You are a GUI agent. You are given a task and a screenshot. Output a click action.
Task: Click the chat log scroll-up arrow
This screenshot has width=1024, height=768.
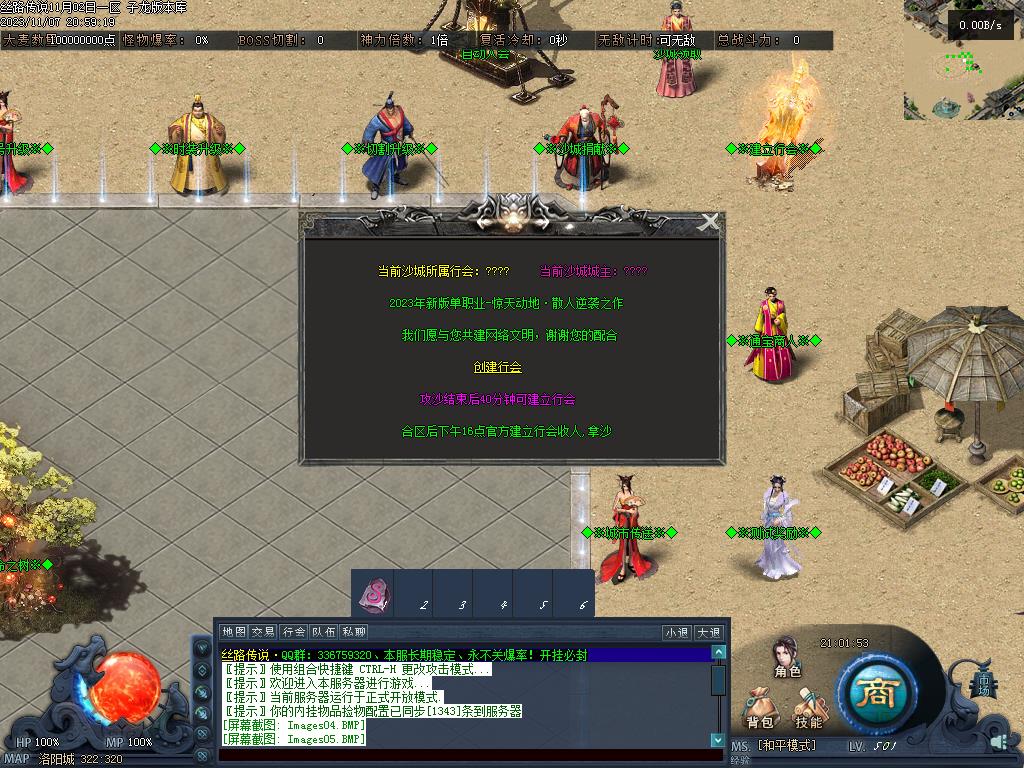[x=718, y=653]
